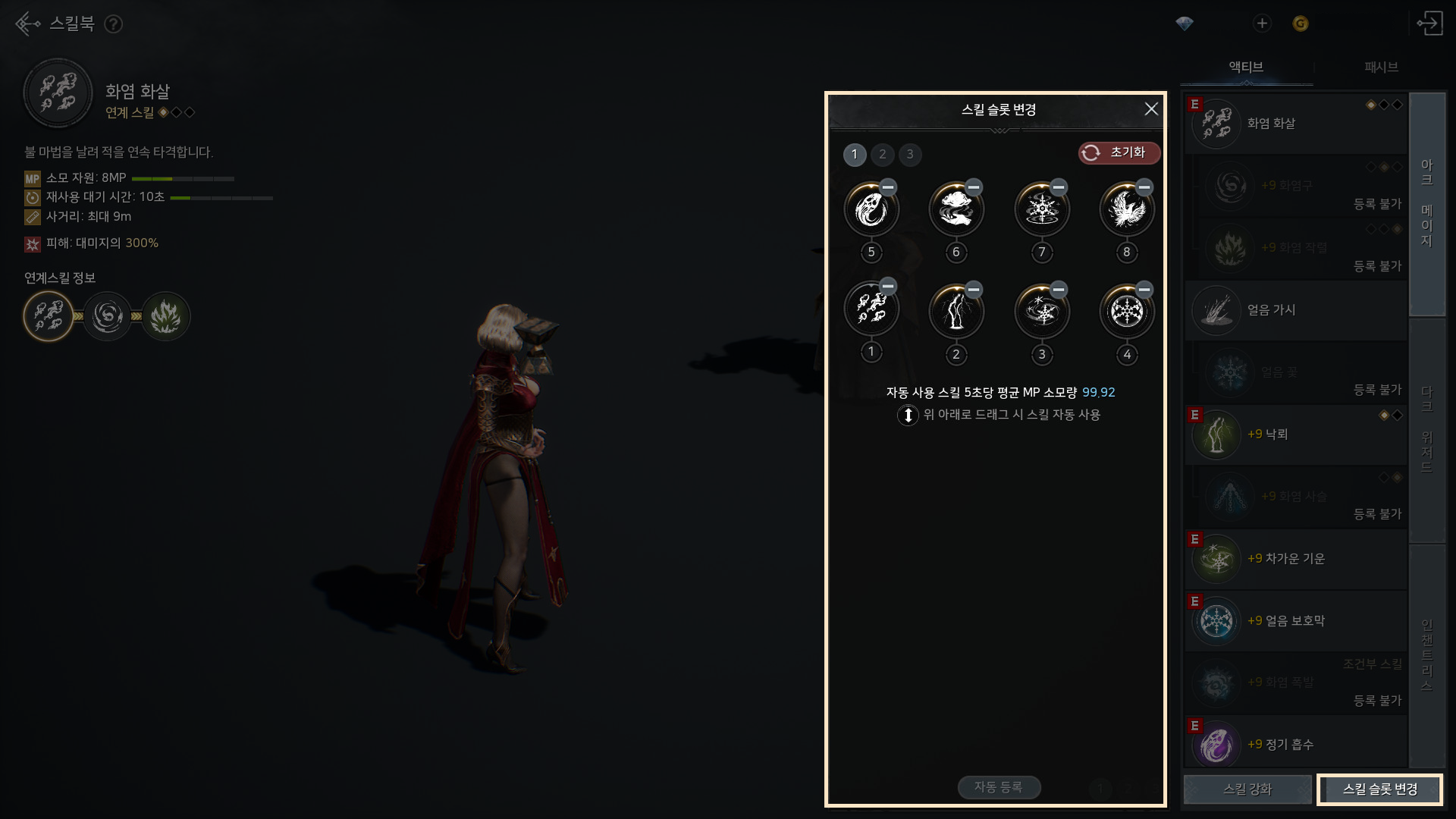Select the lightning skill in slot 2
1456x819 pixels.
956,311
